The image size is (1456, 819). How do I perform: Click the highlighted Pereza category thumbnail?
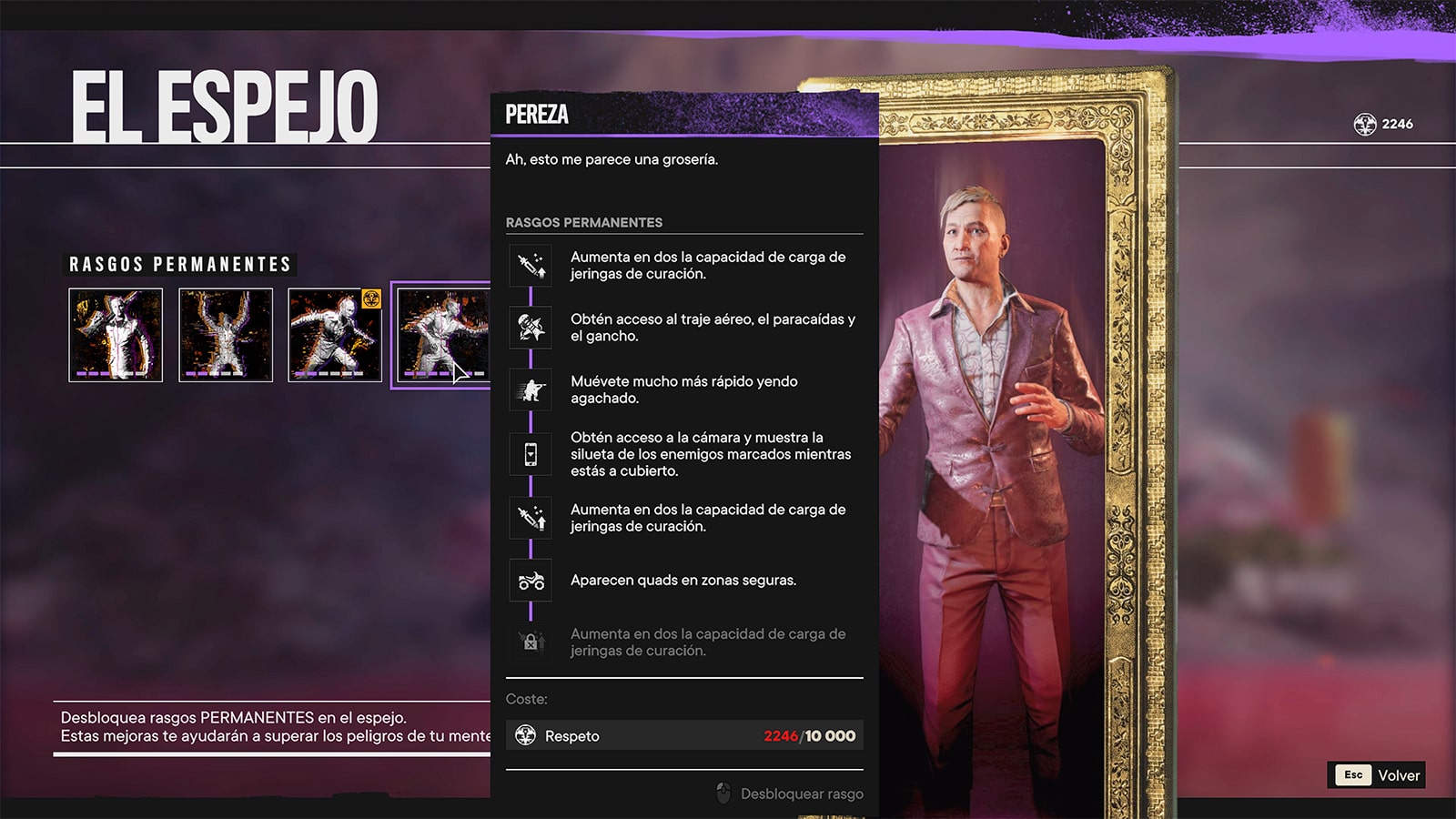[x=443, y=336]
